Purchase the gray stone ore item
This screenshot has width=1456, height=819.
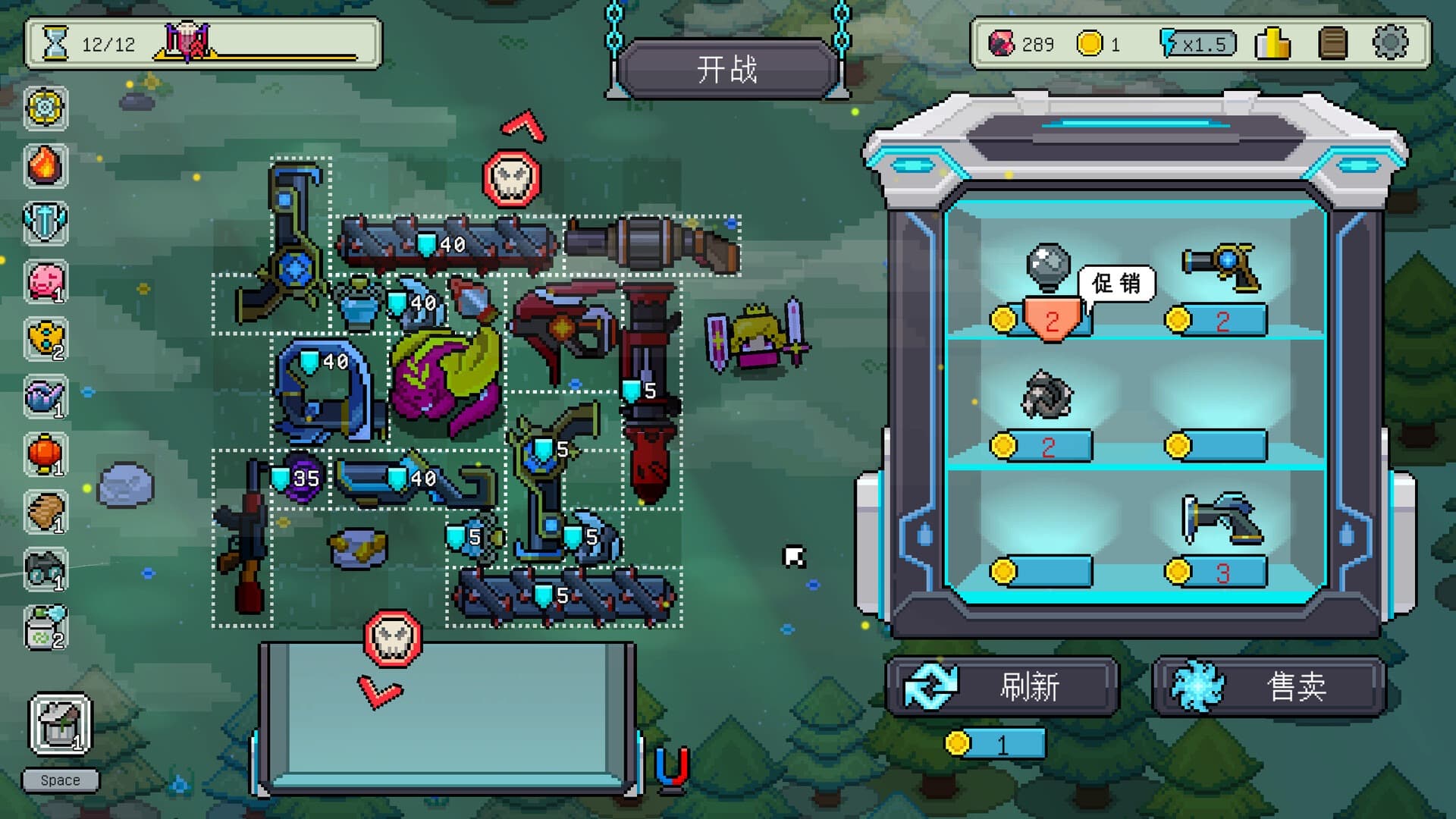pyautogui.click(x=1046, y=395)
